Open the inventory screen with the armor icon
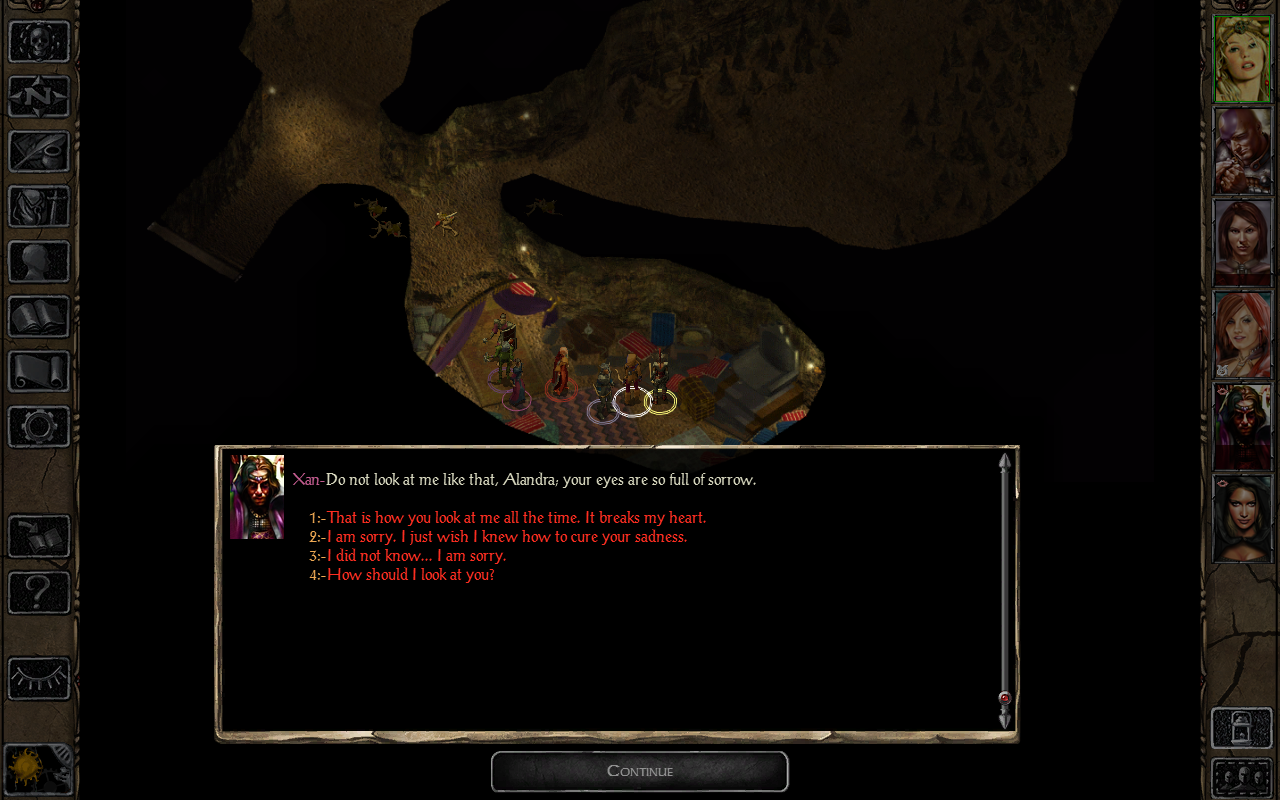 click(x=39, y=207)
